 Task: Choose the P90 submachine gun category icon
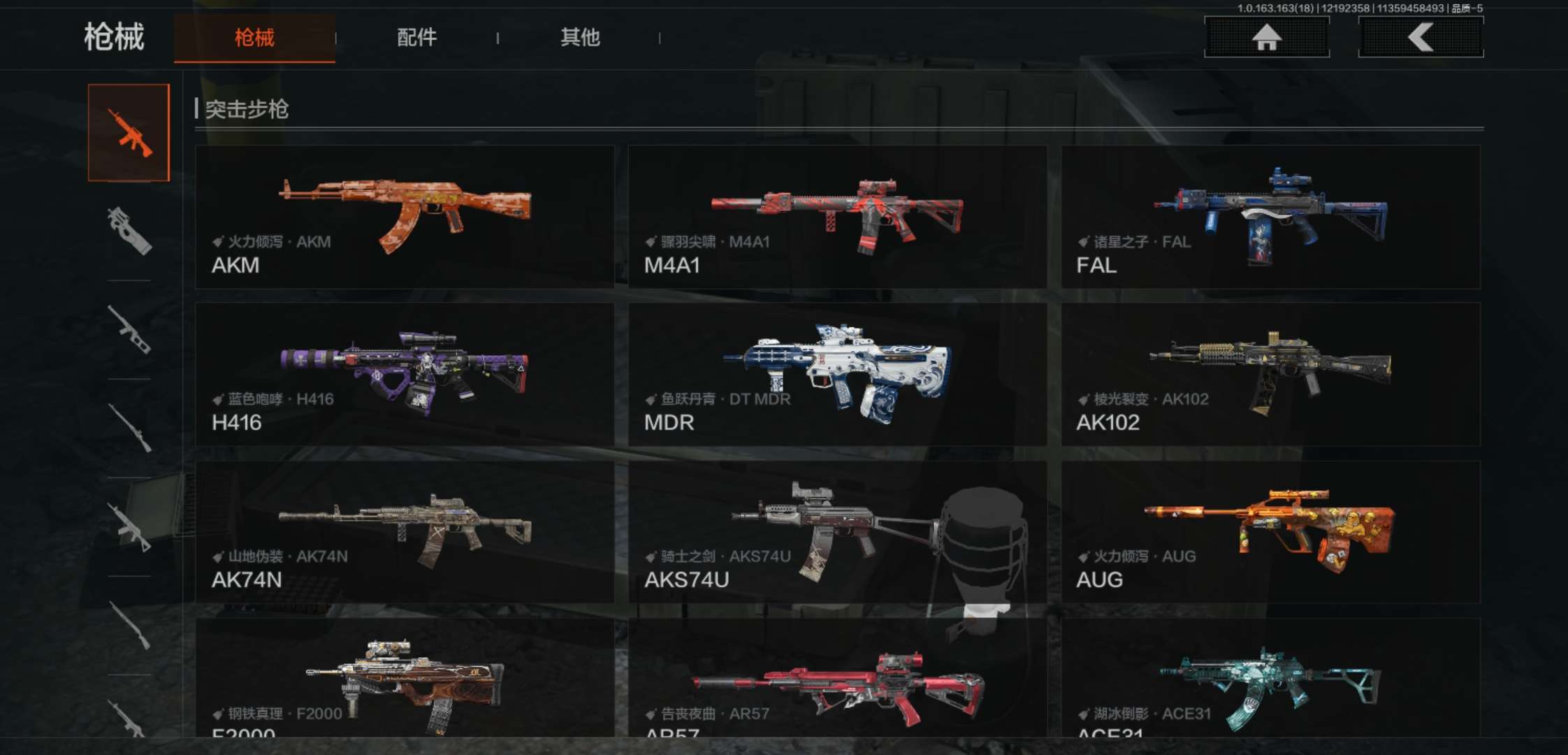coord(129,231)
